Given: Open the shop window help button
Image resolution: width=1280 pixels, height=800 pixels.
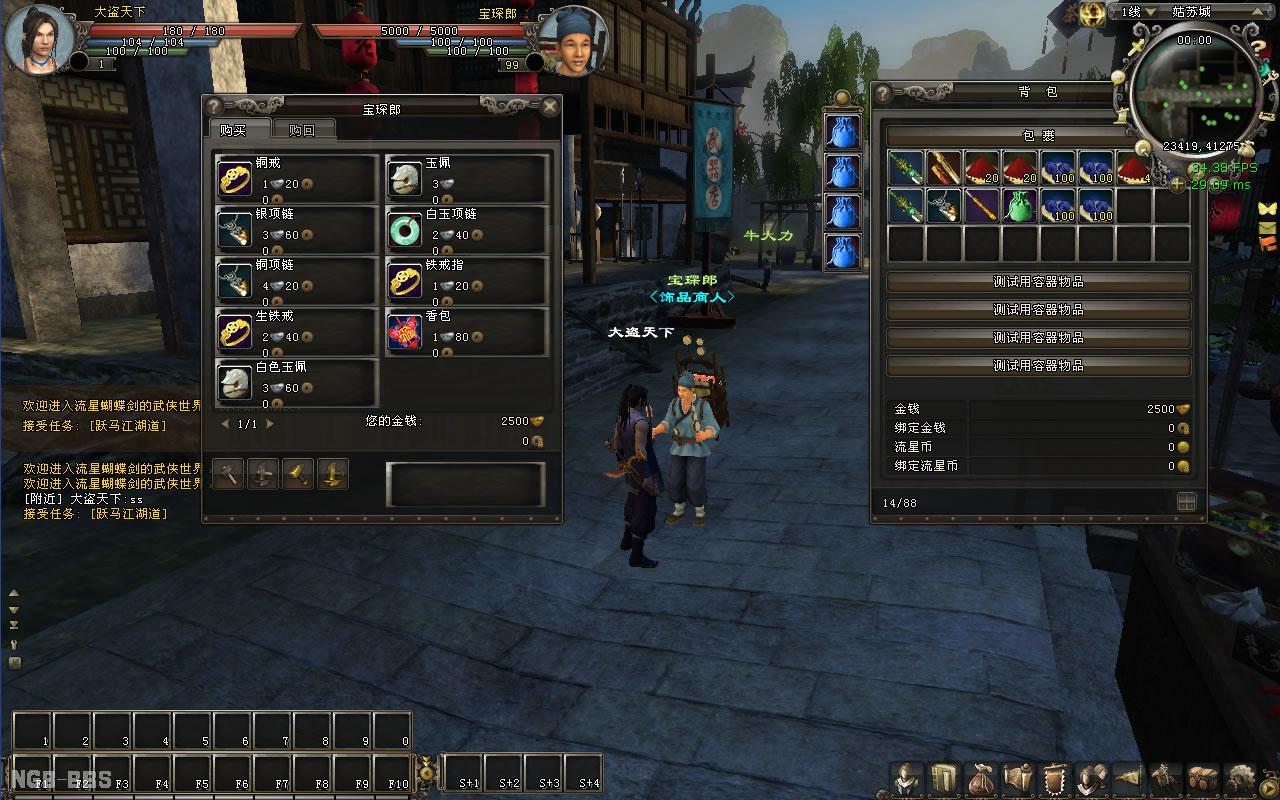Looking at the screenshot, I should [213, 107].
